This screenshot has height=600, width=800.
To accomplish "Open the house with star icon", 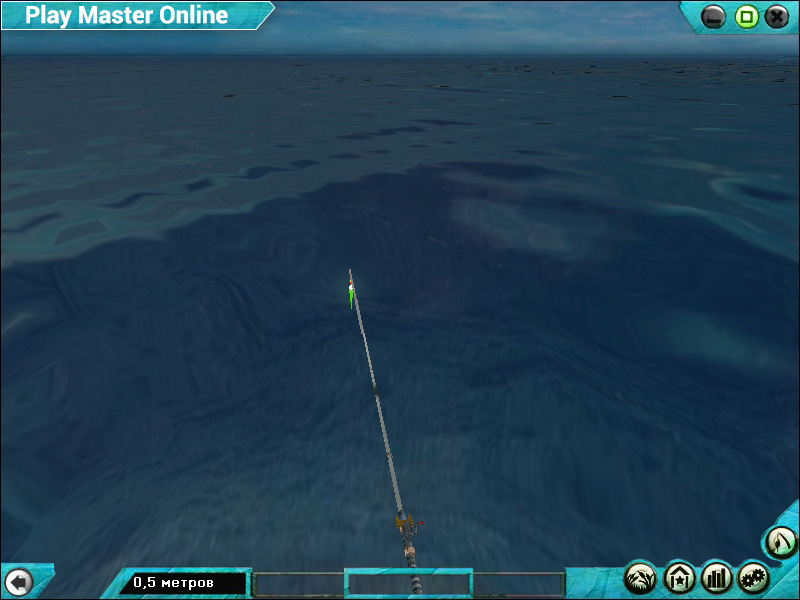I will [x=679, y=577].
